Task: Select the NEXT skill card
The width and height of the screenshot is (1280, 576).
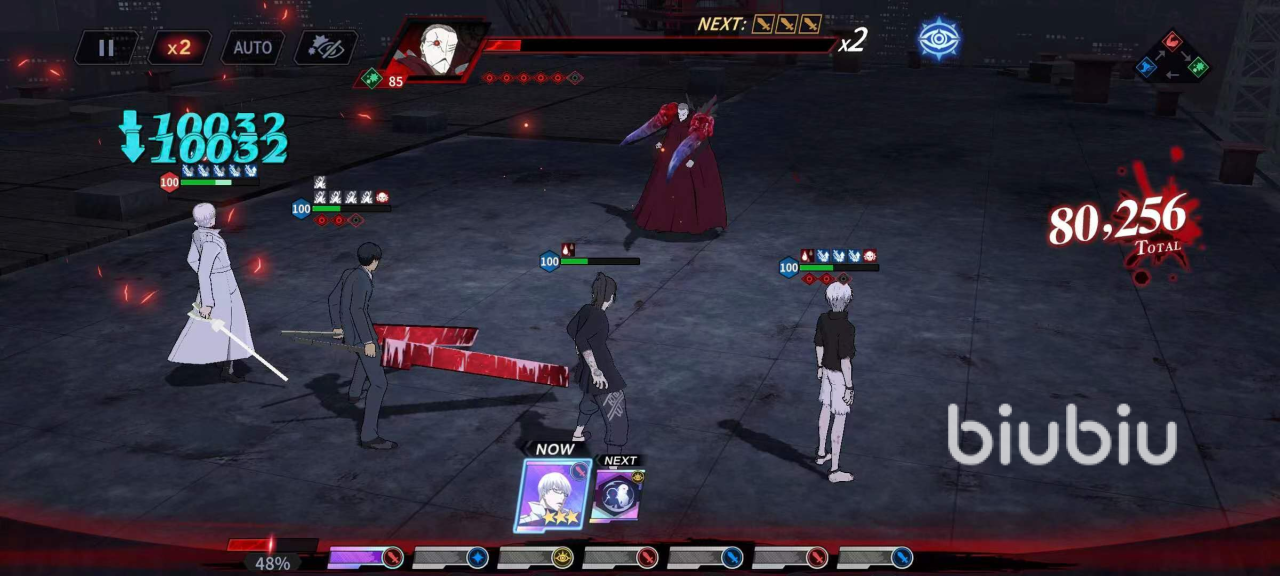Action: (616, 495)
